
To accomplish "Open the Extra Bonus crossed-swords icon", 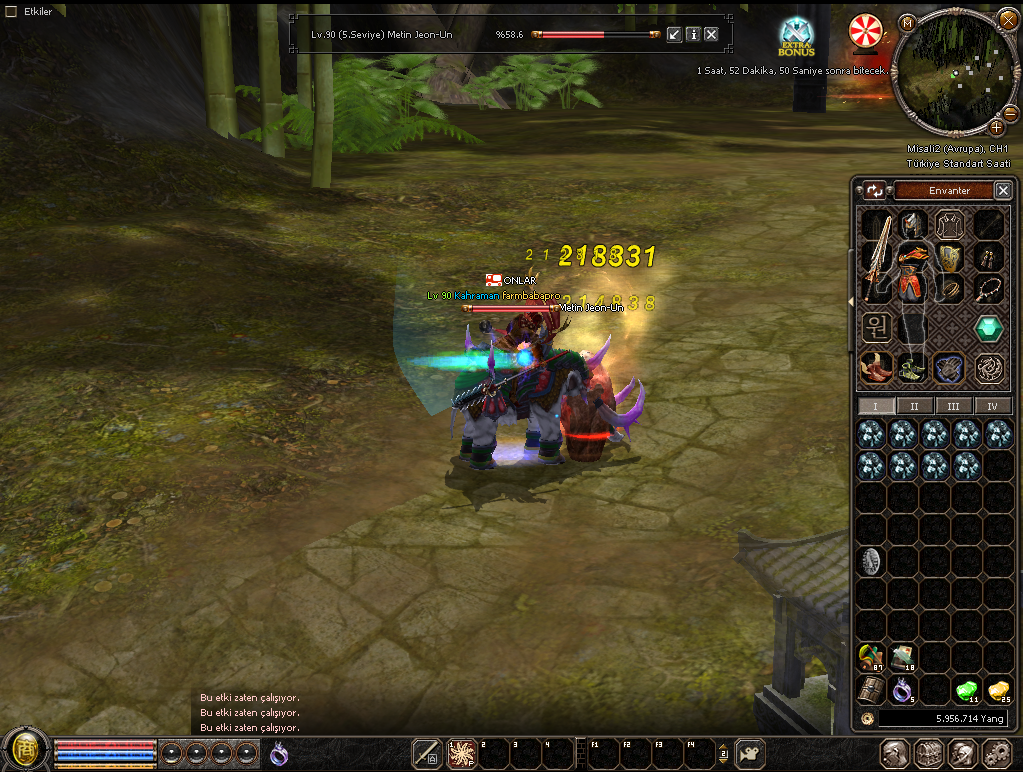I will pos(797,36).
